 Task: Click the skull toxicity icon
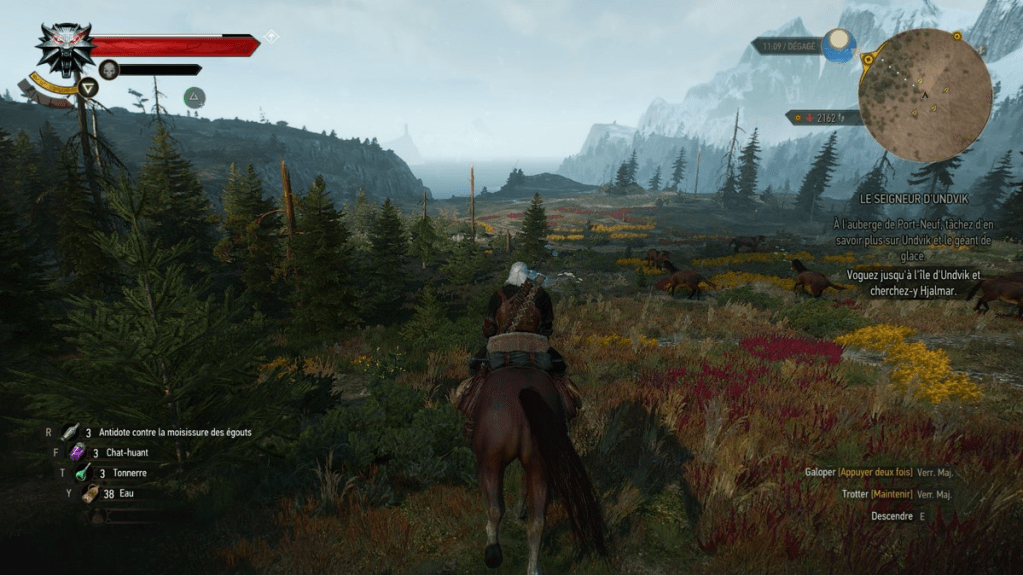(109, 69)
